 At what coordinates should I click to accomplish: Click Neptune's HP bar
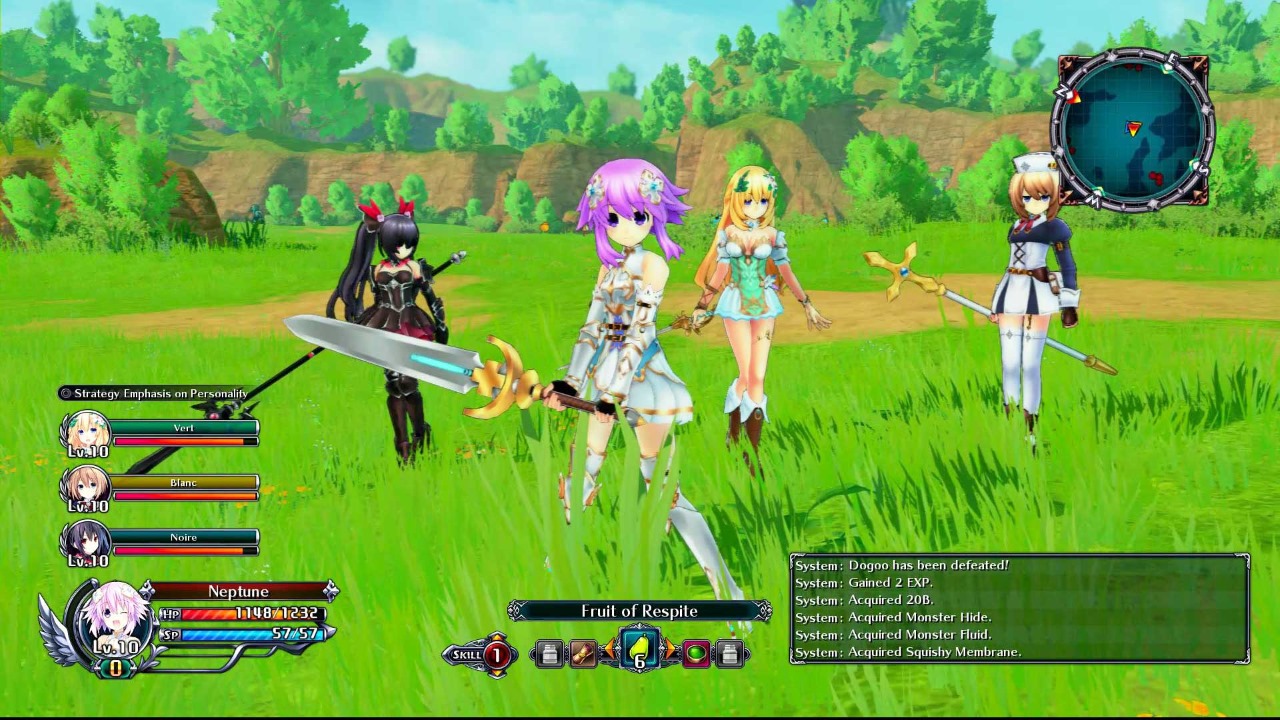coord(204,613)
